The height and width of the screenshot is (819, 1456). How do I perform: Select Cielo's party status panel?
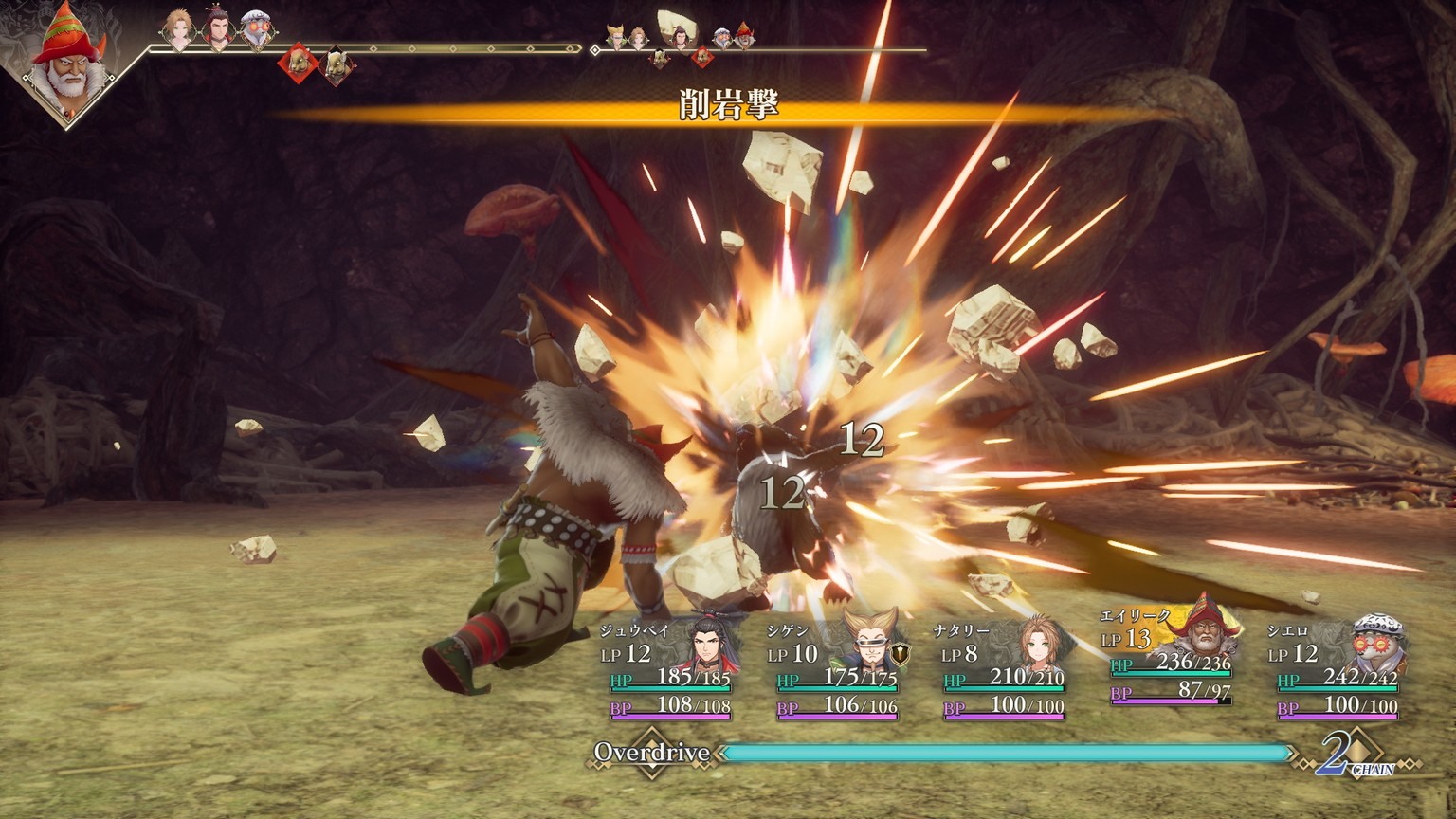pyautogui.click(x=1338, y=668)
